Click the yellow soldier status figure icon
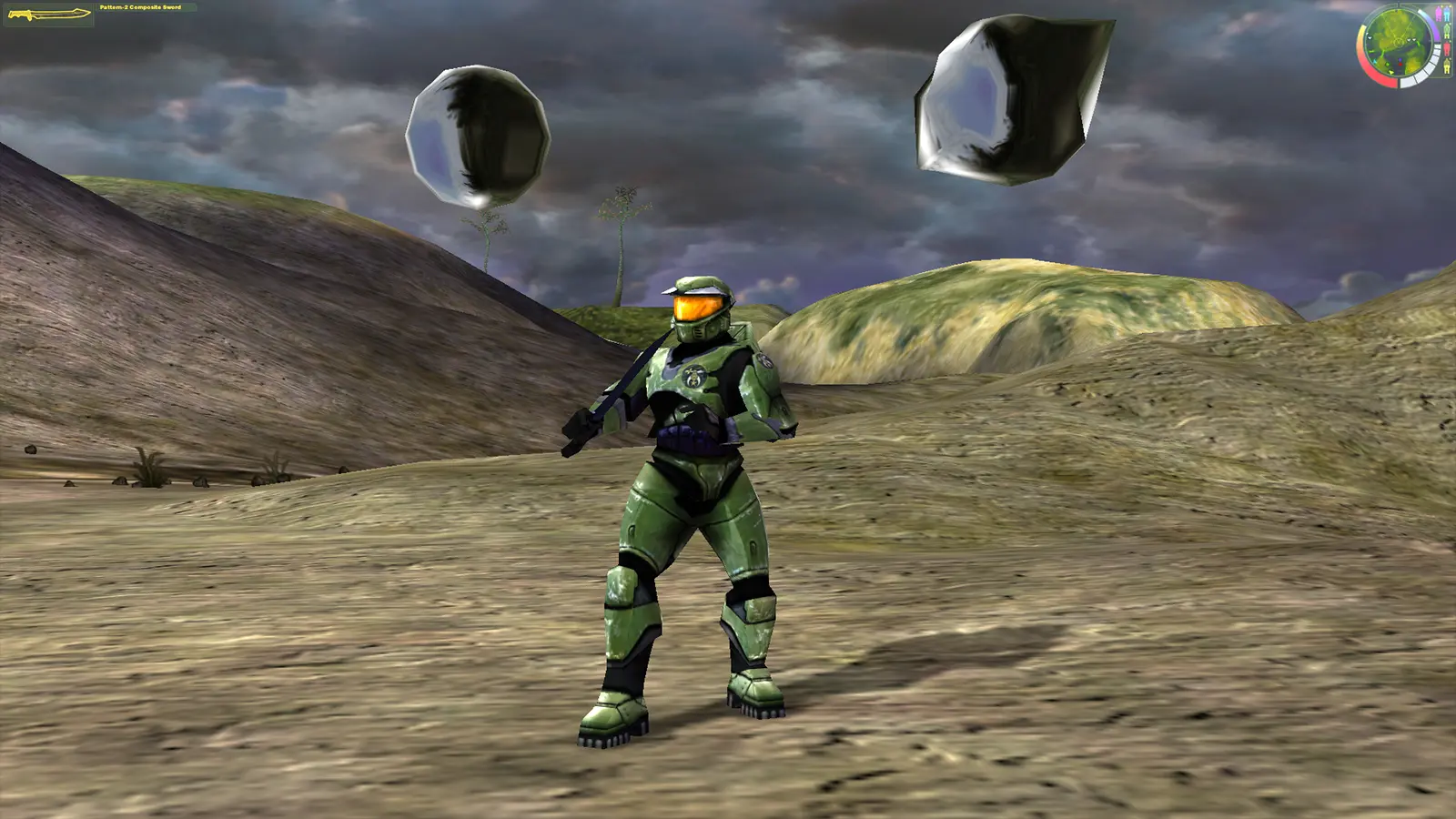The image size is (1456, 819). coord(1447,66)
